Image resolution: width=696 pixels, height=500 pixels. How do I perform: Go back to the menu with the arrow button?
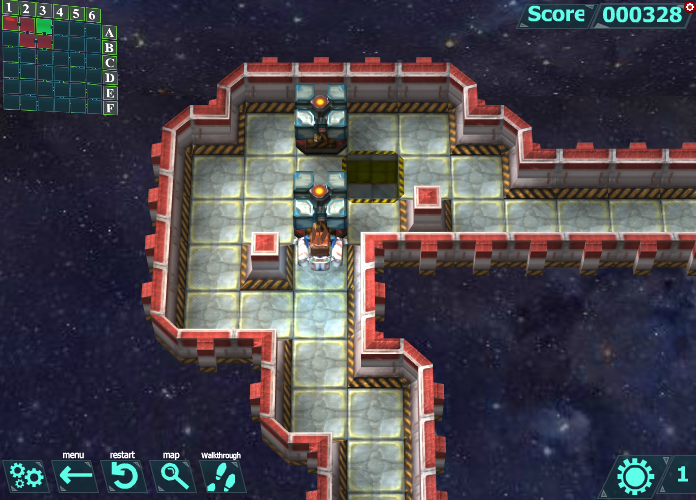[x=75, y=476]
